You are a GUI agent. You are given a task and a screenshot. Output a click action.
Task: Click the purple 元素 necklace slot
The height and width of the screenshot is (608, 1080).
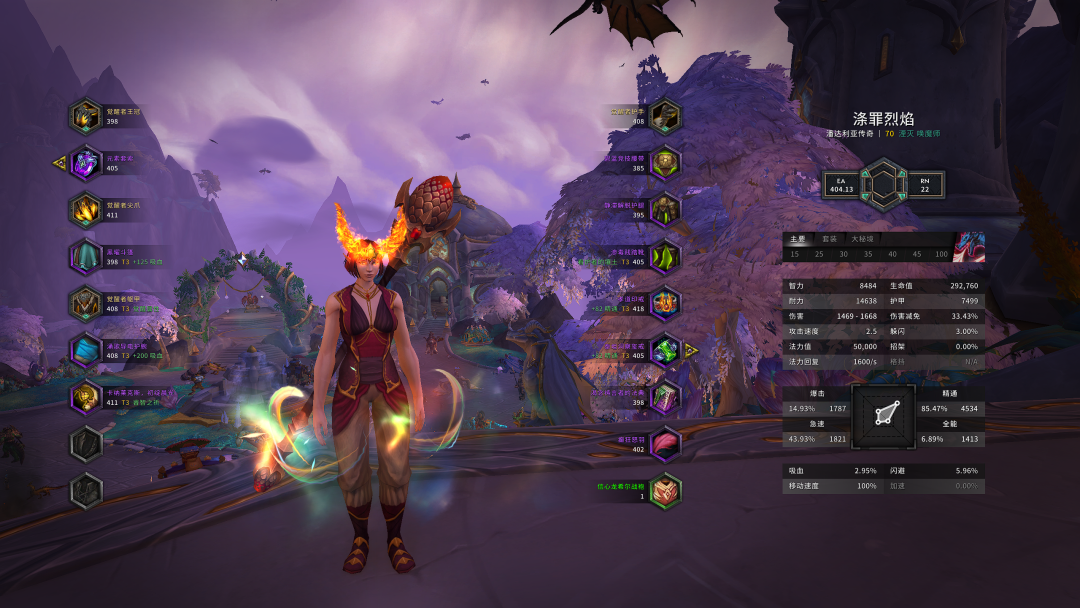[x=86, y=163]
